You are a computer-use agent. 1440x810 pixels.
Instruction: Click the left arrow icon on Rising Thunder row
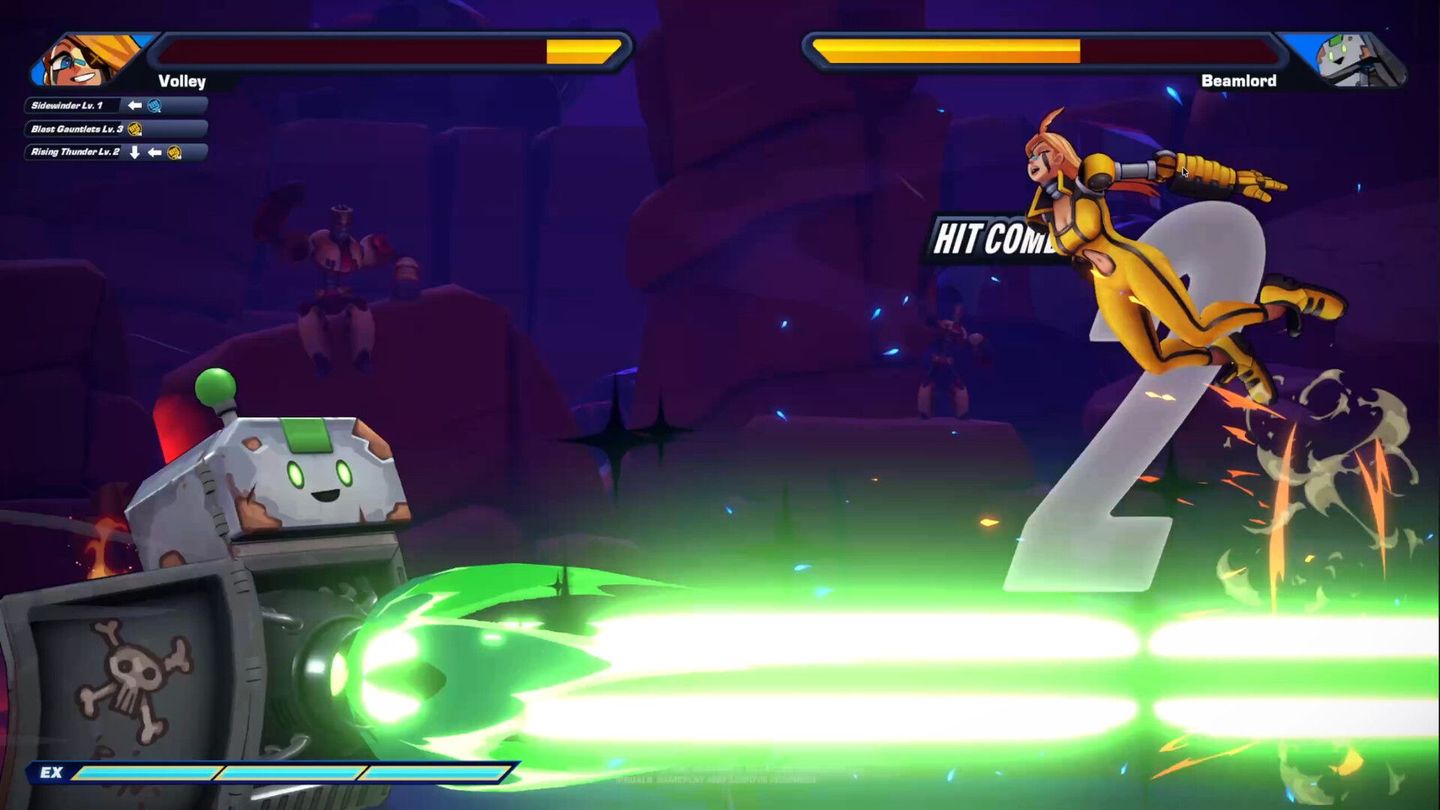click(x=156, y=152)
